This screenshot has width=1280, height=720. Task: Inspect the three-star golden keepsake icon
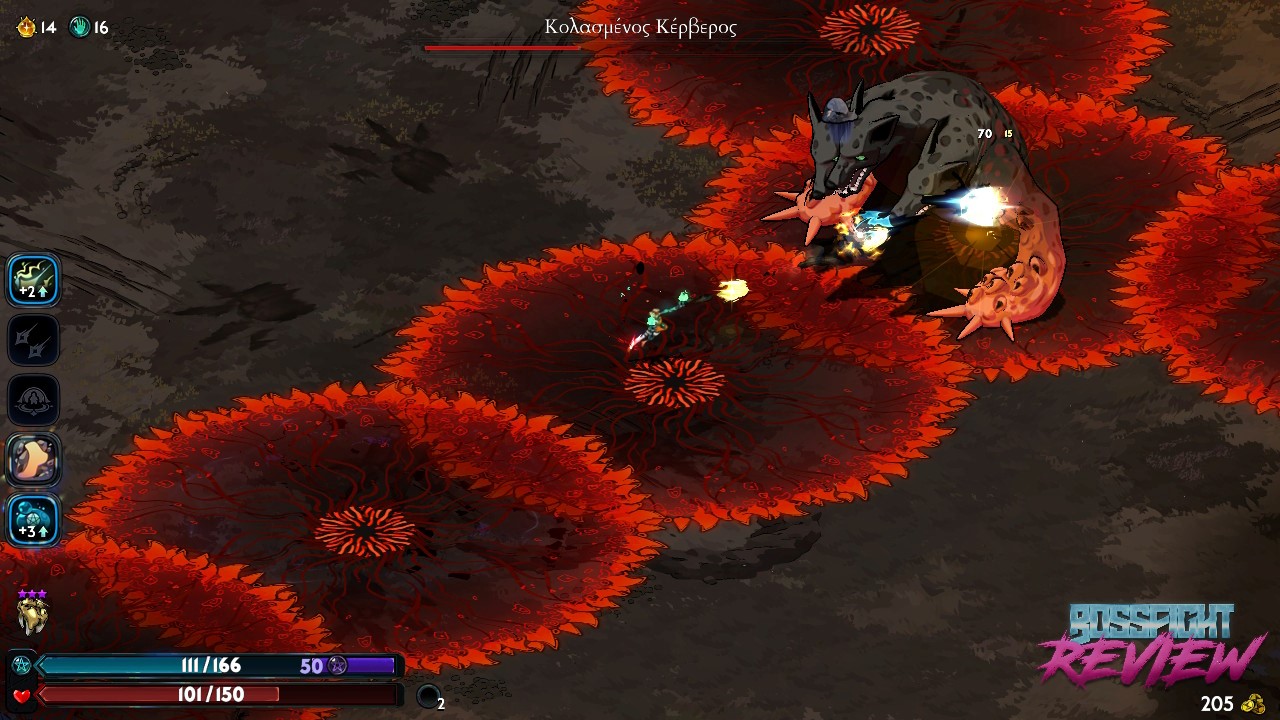pyautogui.click(x=32, y=614)
